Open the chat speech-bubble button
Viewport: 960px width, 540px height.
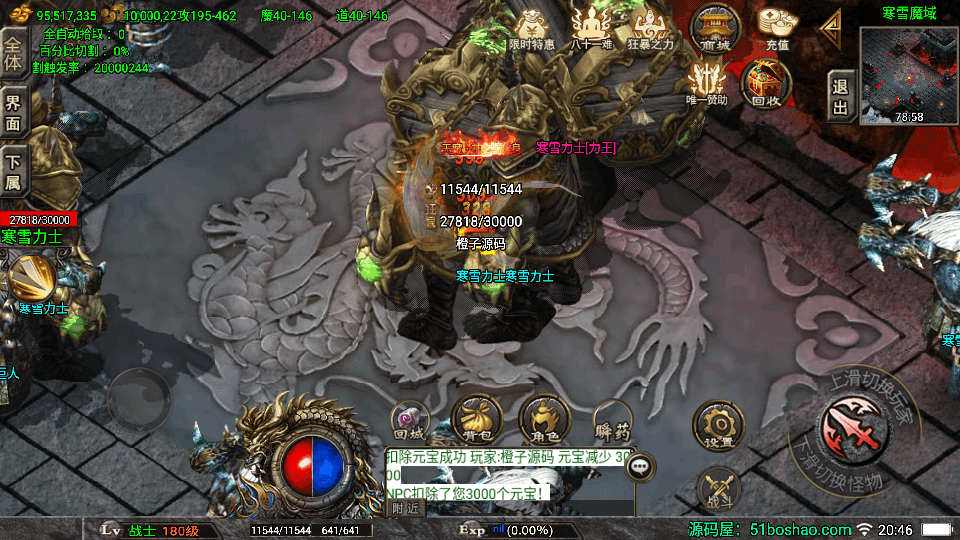(640, 465)
